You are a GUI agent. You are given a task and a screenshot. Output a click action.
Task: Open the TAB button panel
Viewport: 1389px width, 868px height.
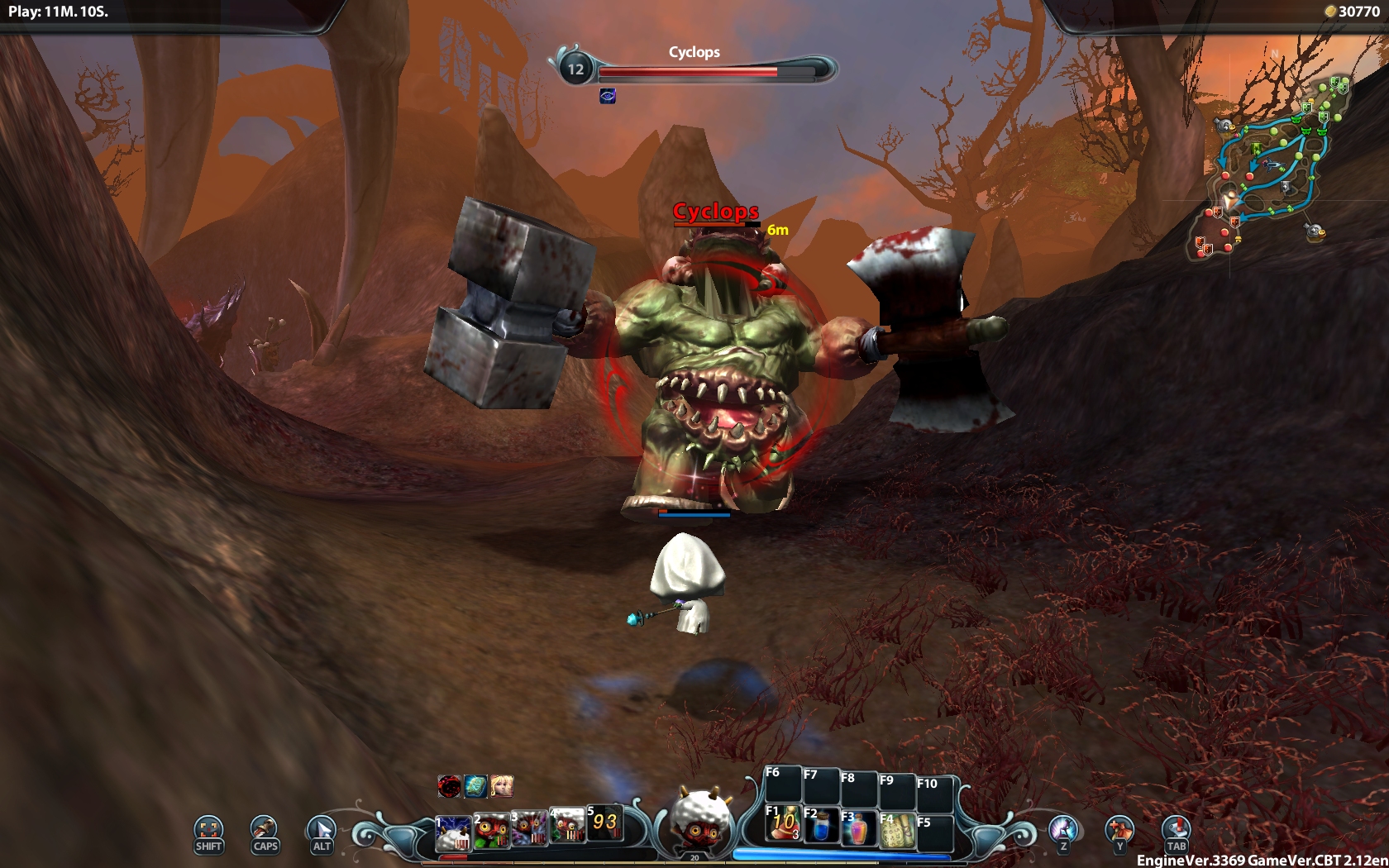1176,832
